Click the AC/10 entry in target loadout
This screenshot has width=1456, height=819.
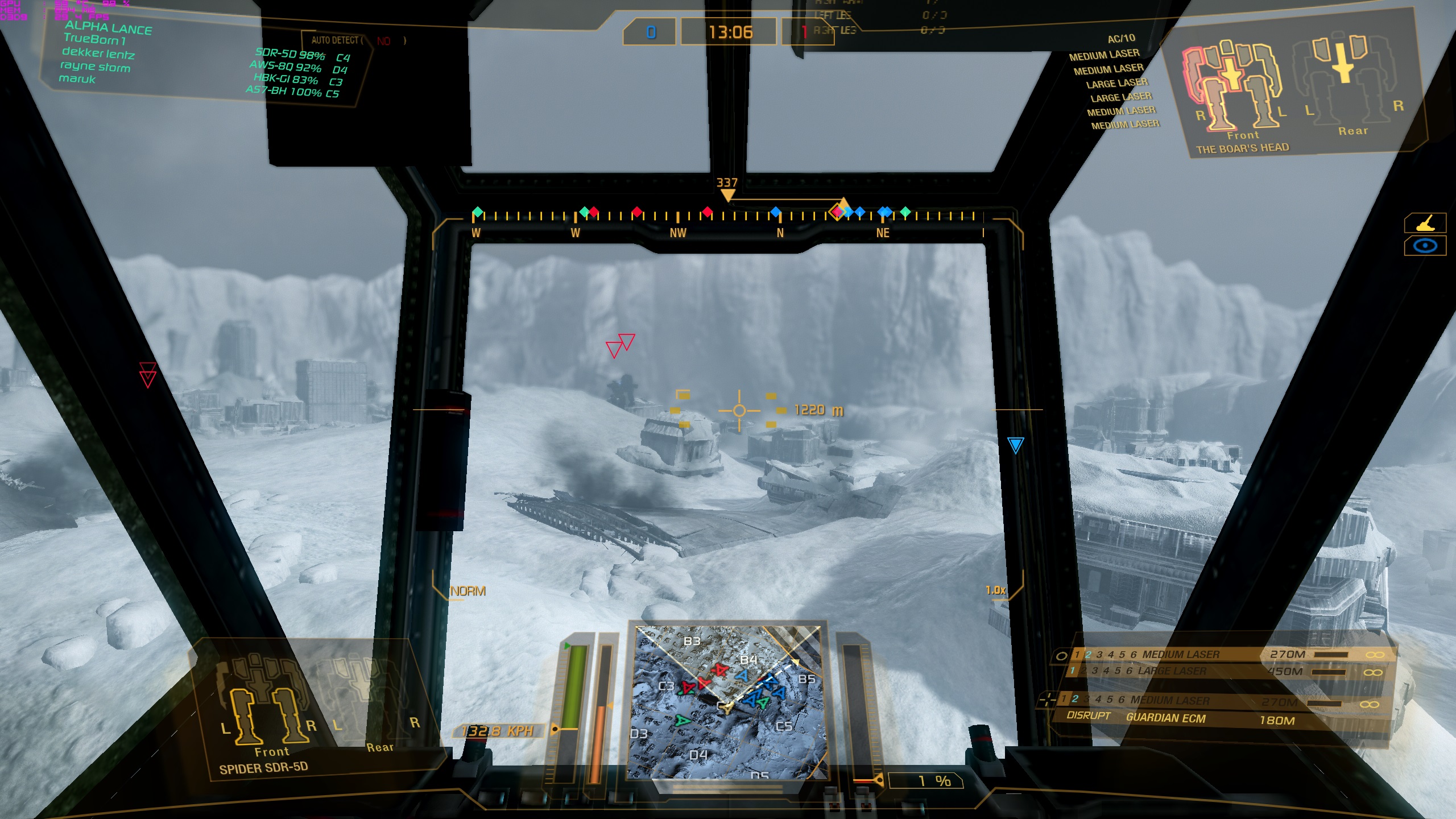pyautogui.click(x=1121, y=39)
